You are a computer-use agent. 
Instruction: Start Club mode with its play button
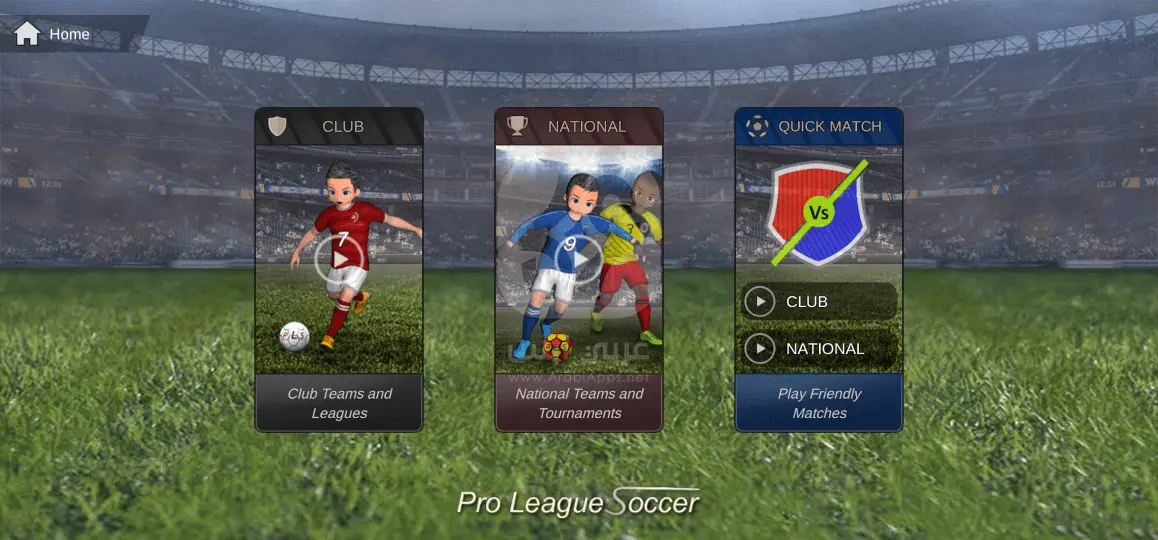click(339, 260)
